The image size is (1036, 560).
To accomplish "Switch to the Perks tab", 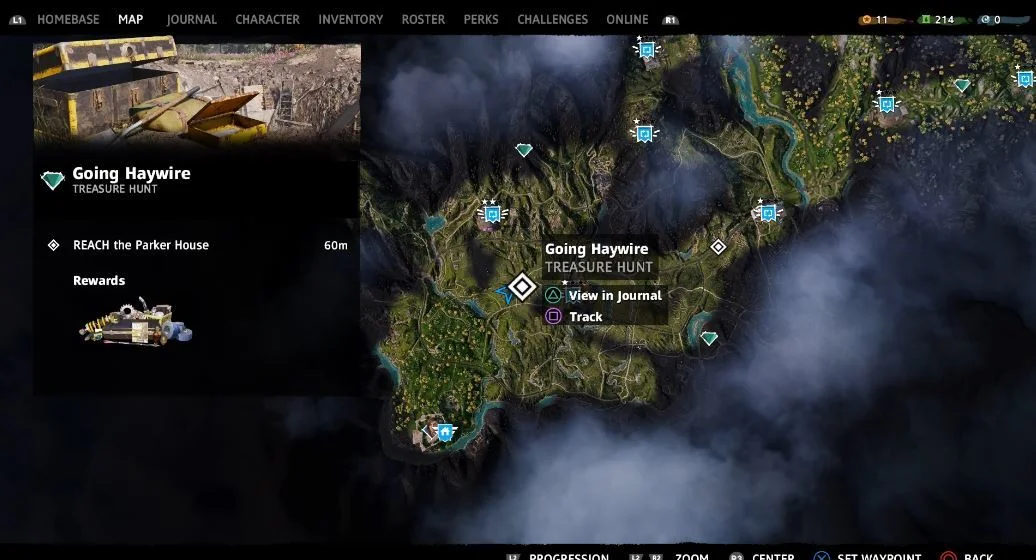I will coord(481,19).
